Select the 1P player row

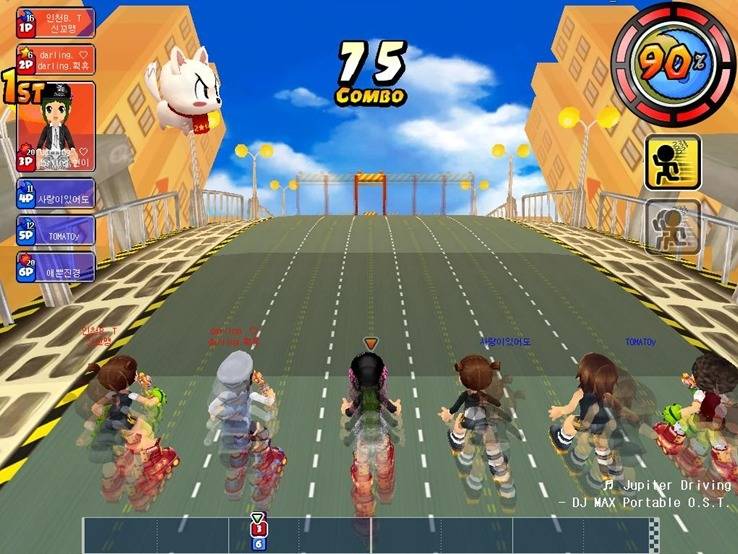[x=55, y=23]
